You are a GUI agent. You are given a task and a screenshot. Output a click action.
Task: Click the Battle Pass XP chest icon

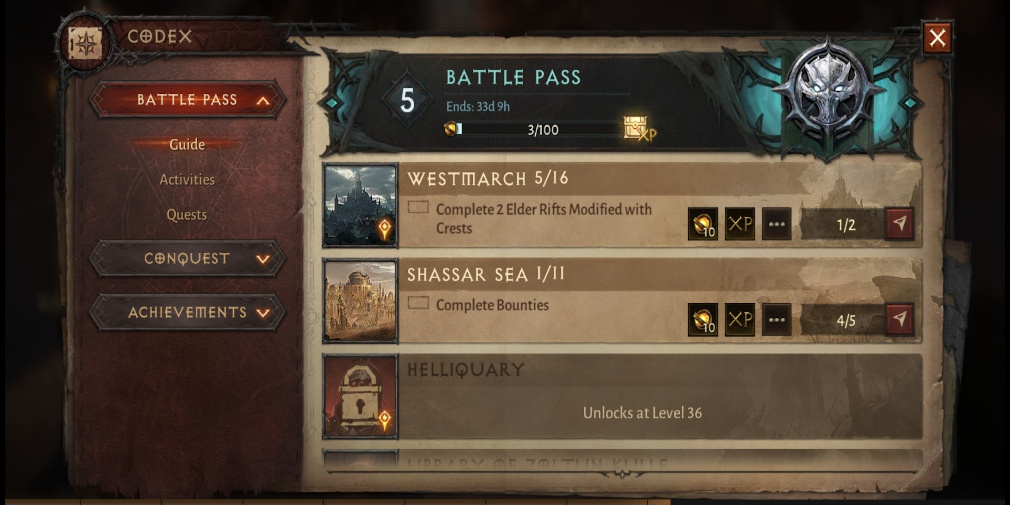coord(637,129)
